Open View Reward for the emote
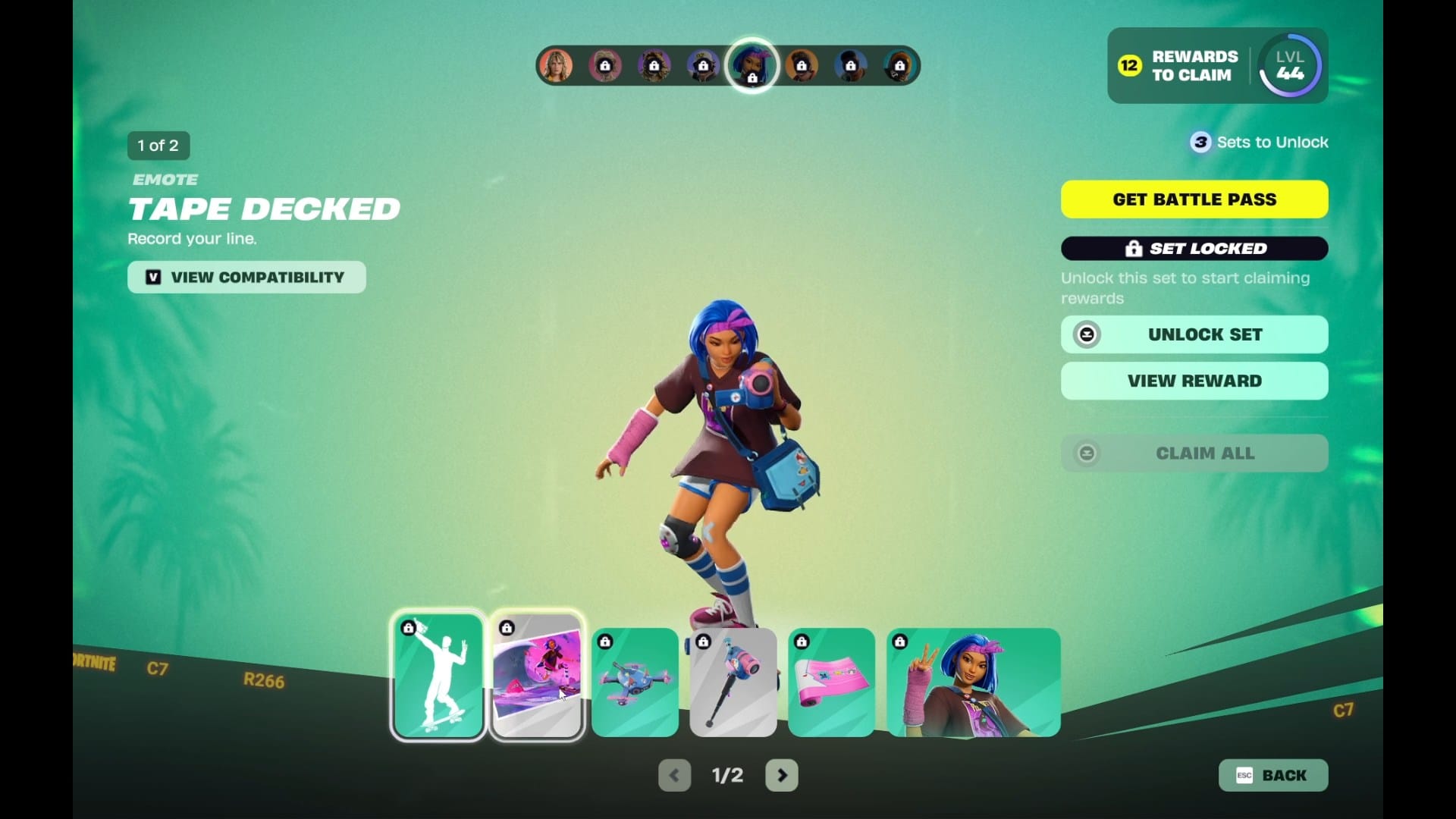Screen dimensions: 1456x819 point(1194,381)
